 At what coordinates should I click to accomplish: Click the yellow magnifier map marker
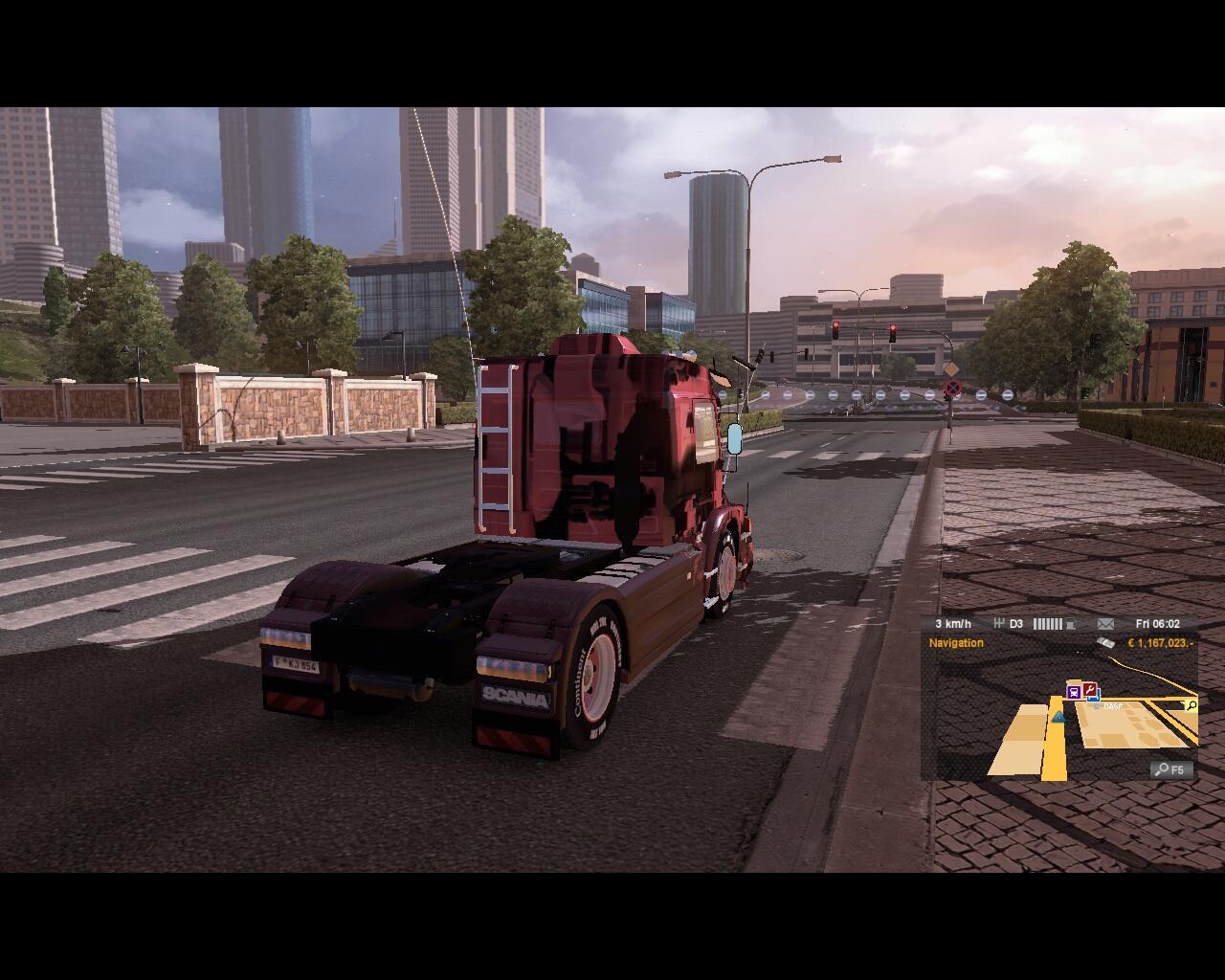tap(1191, 706)
